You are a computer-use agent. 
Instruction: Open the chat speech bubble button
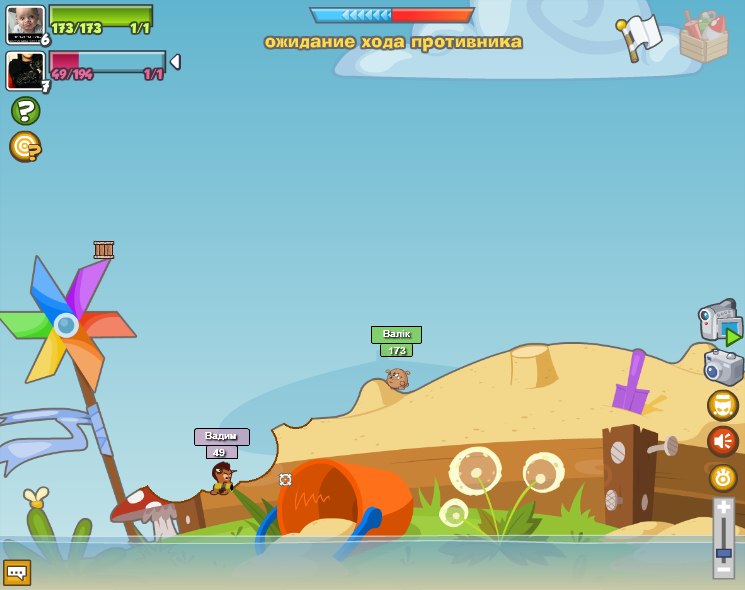[17, 572]
